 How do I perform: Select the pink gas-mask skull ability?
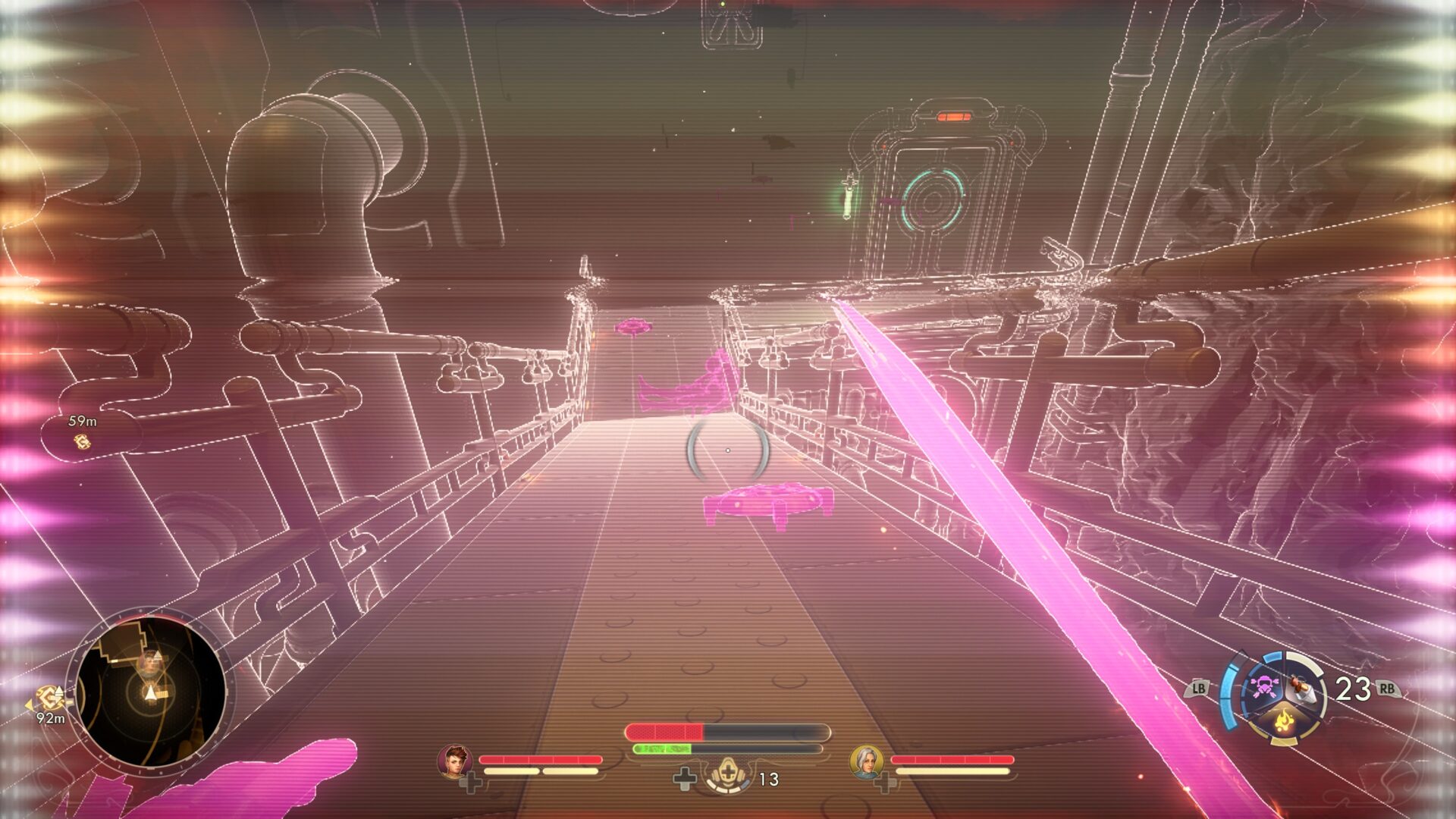click(1263, 686)
